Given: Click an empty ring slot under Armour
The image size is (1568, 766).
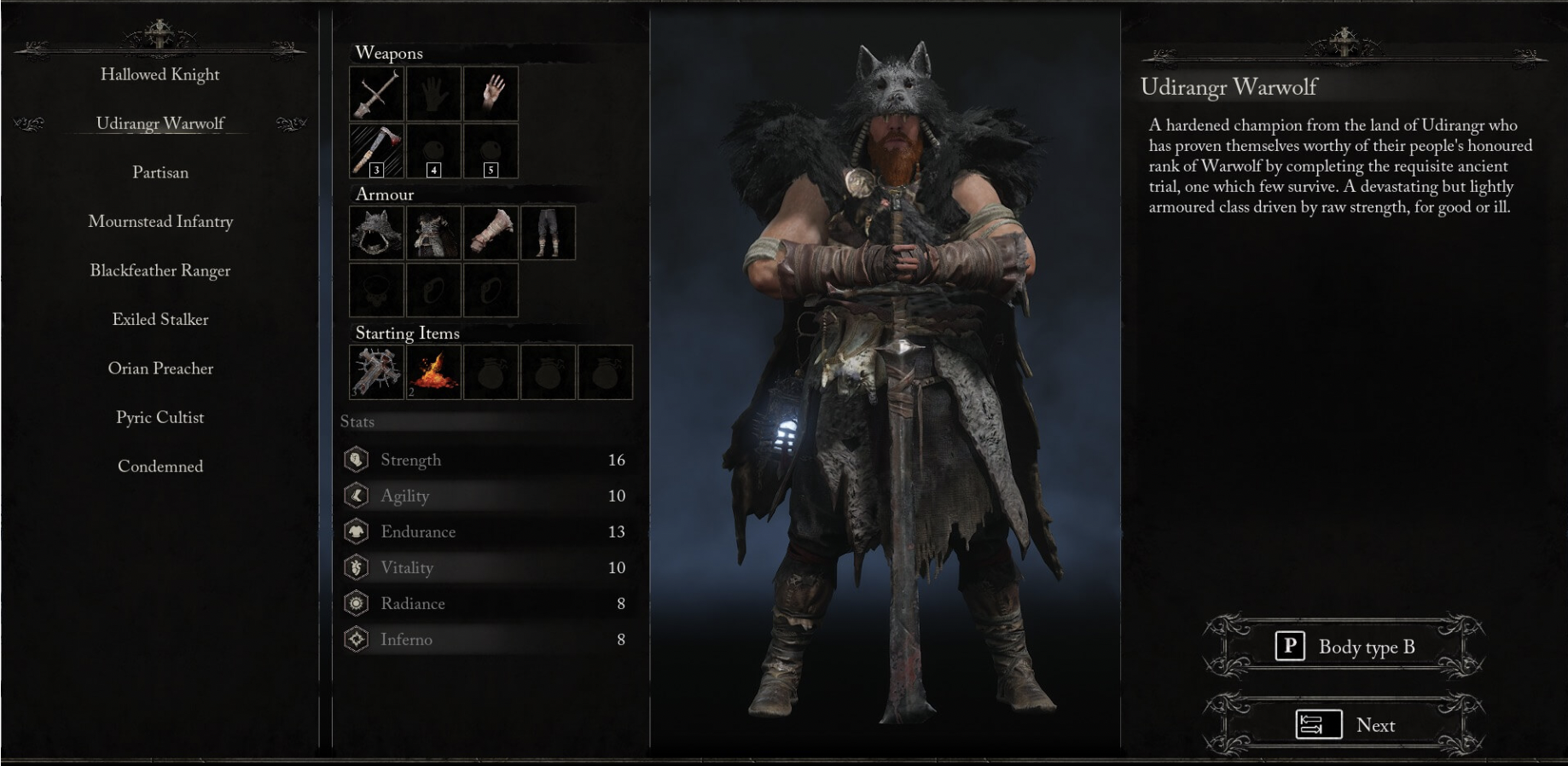Looking at the screenshot, I should click(432, 288).
